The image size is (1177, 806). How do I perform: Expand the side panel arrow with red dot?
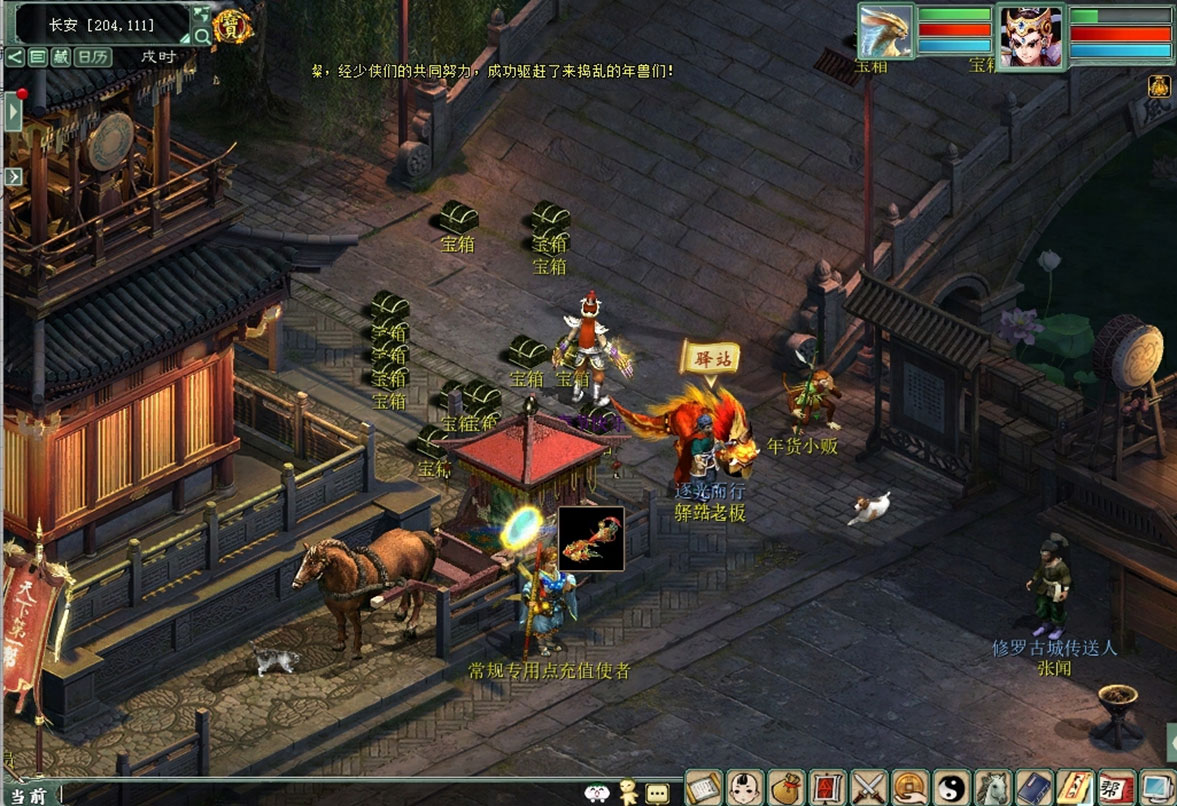pos(14,110)
